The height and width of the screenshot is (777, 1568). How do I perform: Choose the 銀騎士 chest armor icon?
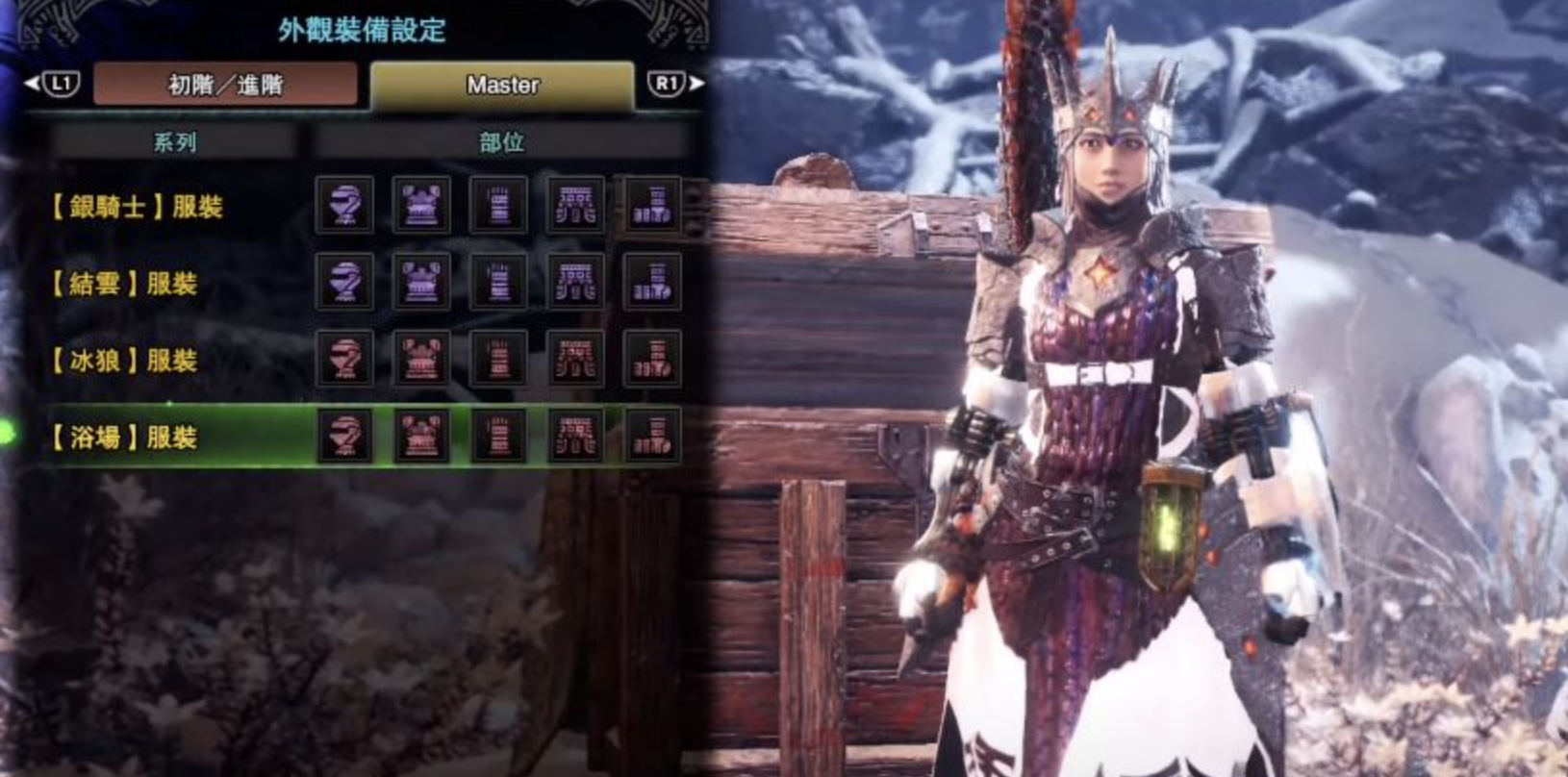pyautogui.click(x=421, y=205)
